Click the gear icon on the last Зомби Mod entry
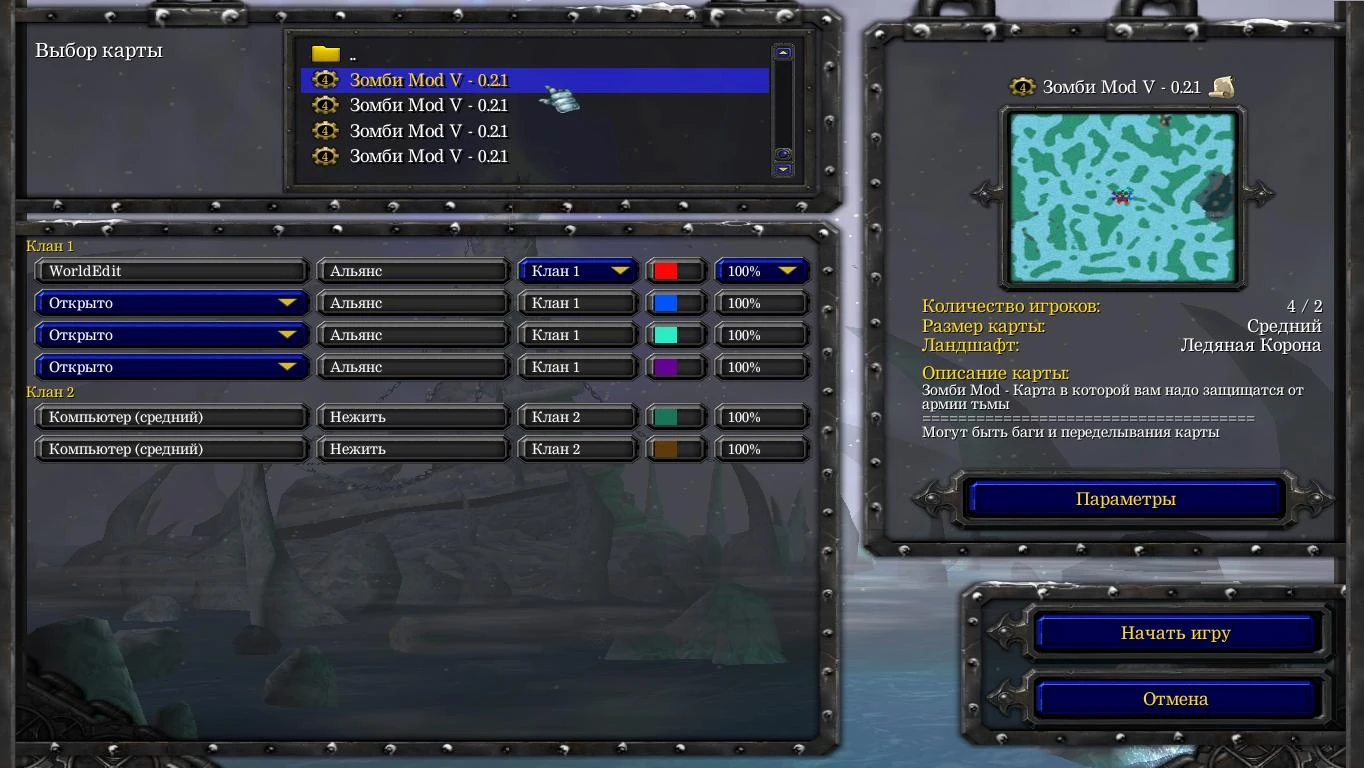Image resolution: width=1364 pixels, height=768 pixels. (325, 156)
